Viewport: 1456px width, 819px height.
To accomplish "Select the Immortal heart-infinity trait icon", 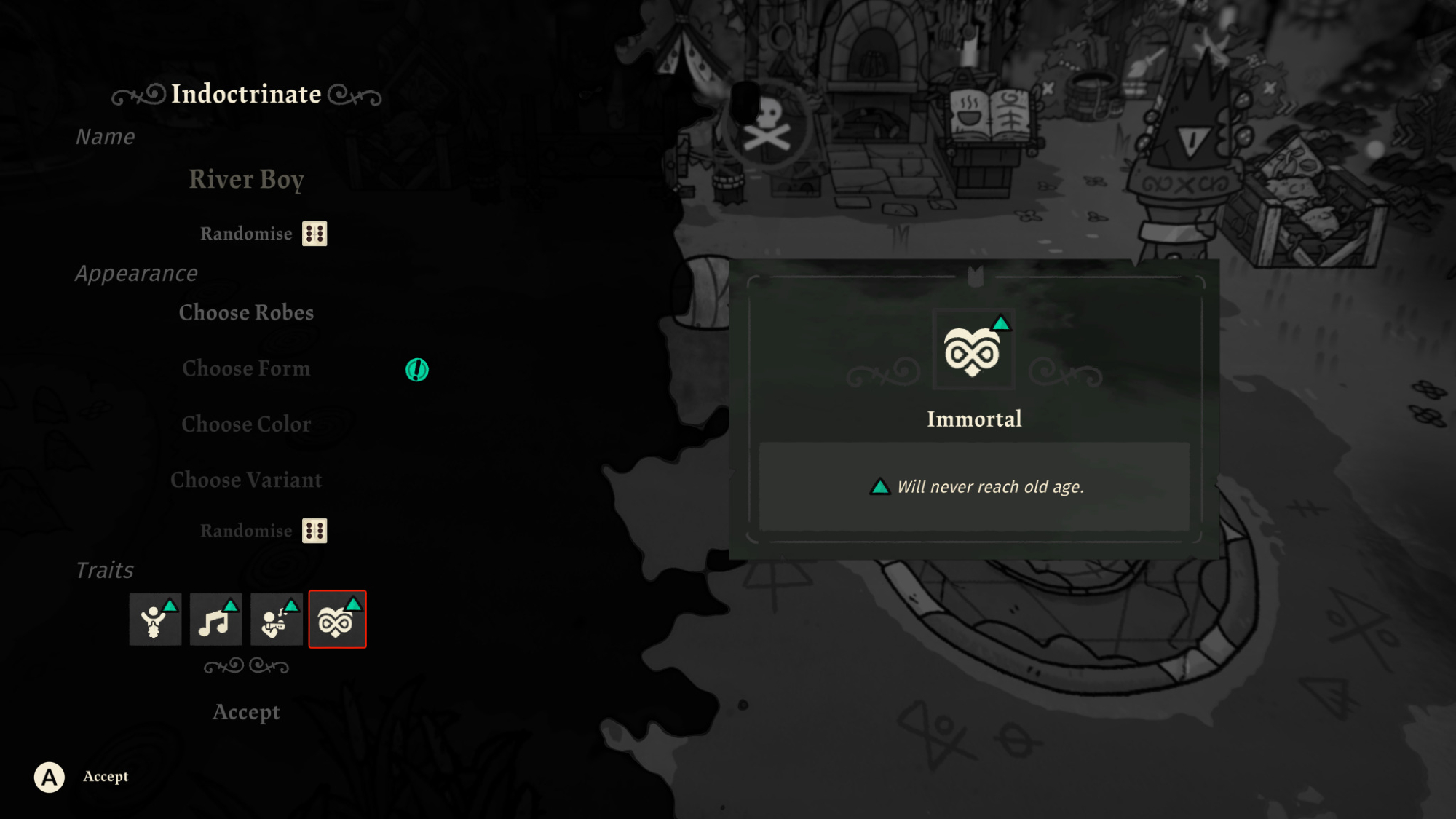I will (337, 620).
